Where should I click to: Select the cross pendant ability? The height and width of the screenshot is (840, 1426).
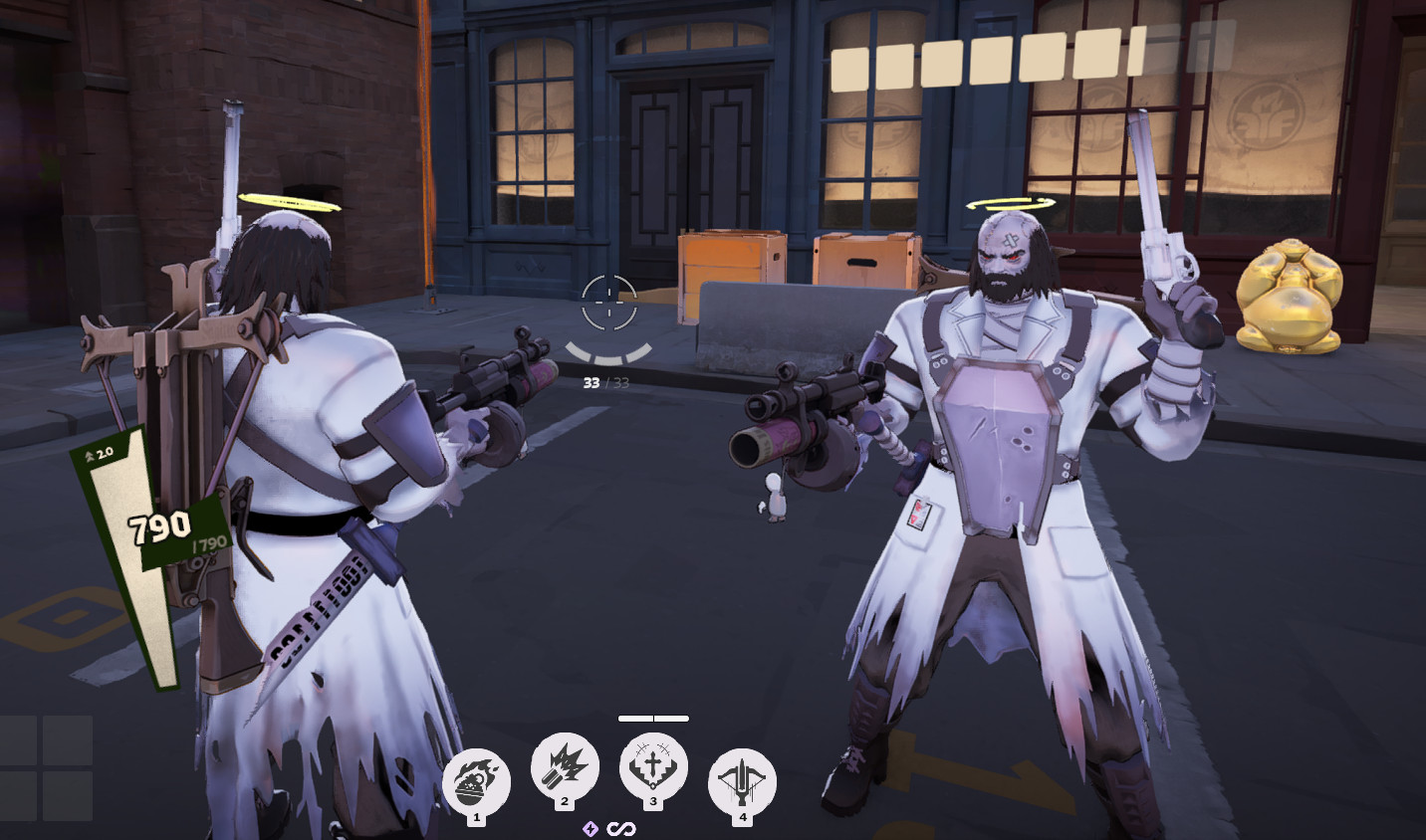(653, 767)
